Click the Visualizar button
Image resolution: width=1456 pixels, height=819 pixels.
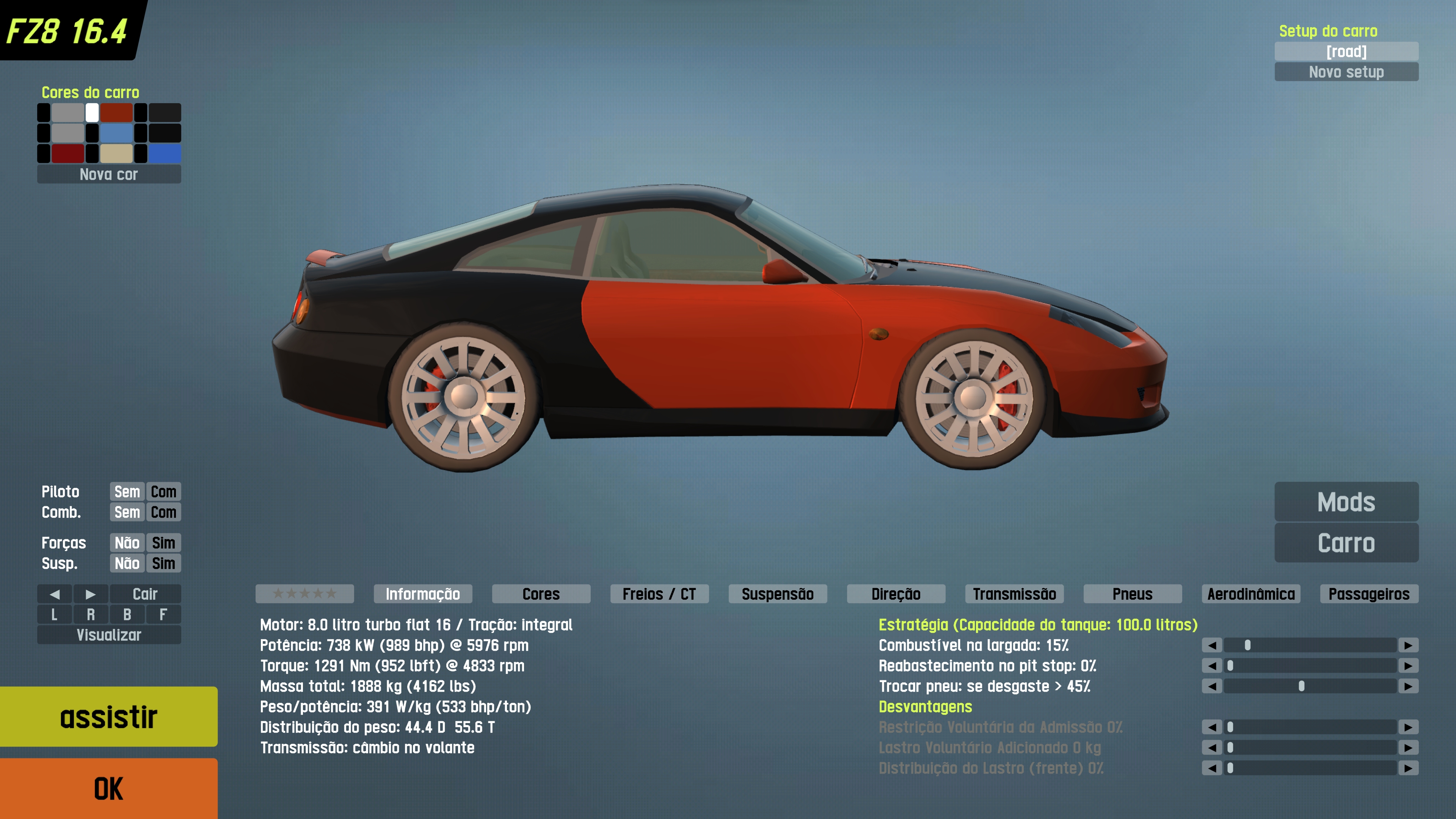point(108,635)
